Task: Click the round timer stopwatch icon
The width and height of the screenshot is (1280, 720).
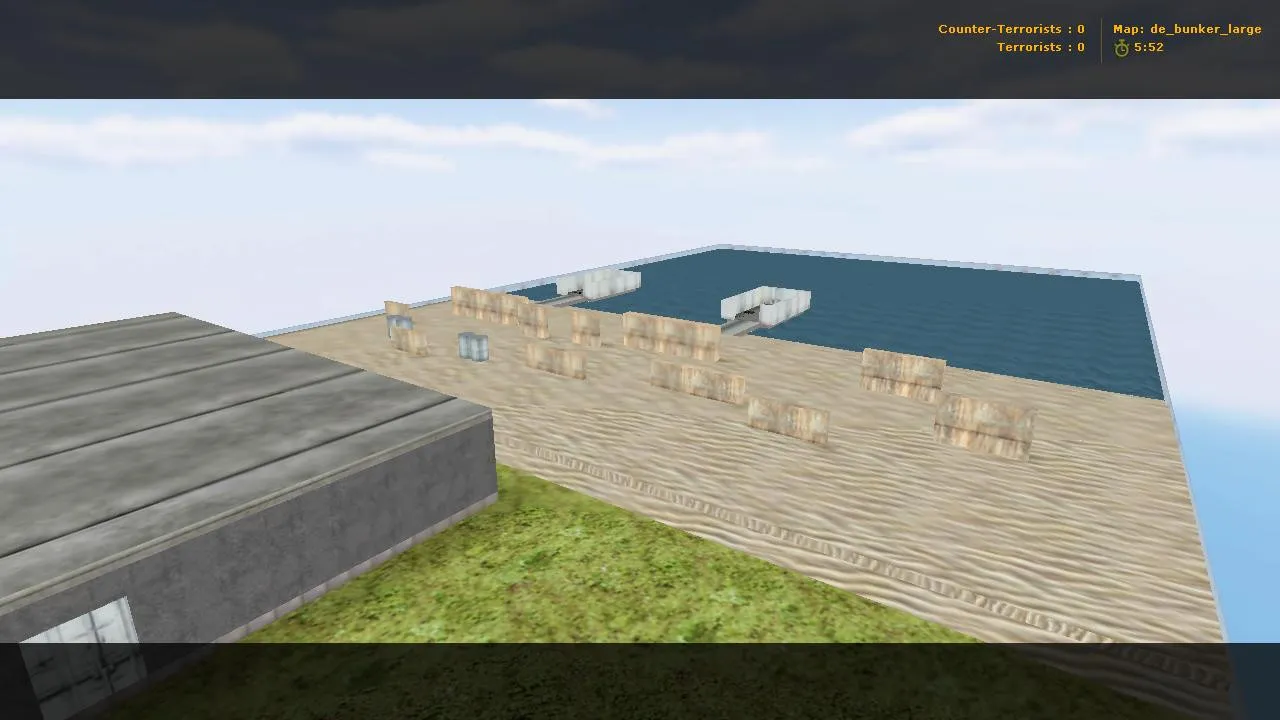Action: (x=1121, y=47)
